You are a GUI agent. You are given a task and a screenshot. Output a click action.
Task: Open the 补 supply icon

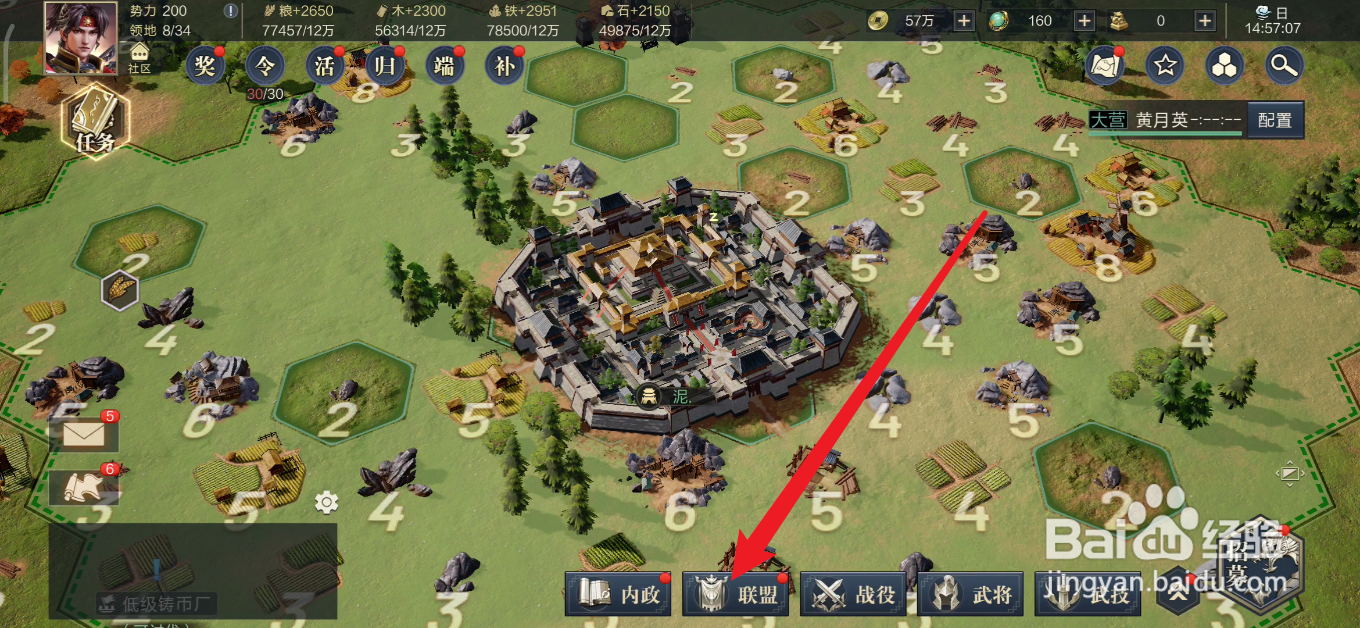coord(504,66)
